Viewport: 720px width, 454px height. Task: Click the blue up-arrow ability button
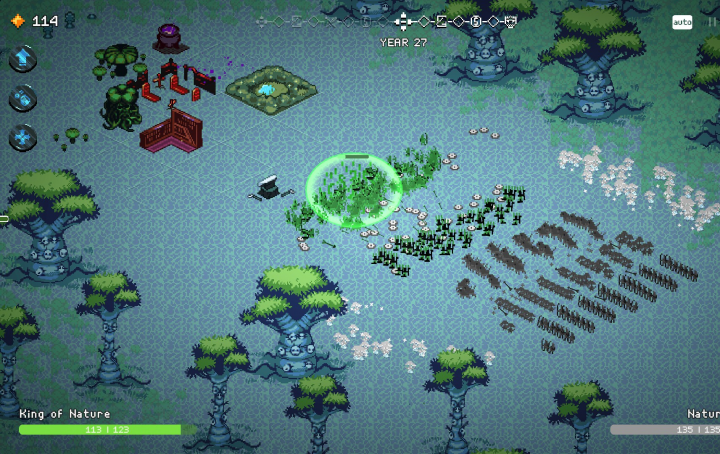pos(24,58)
